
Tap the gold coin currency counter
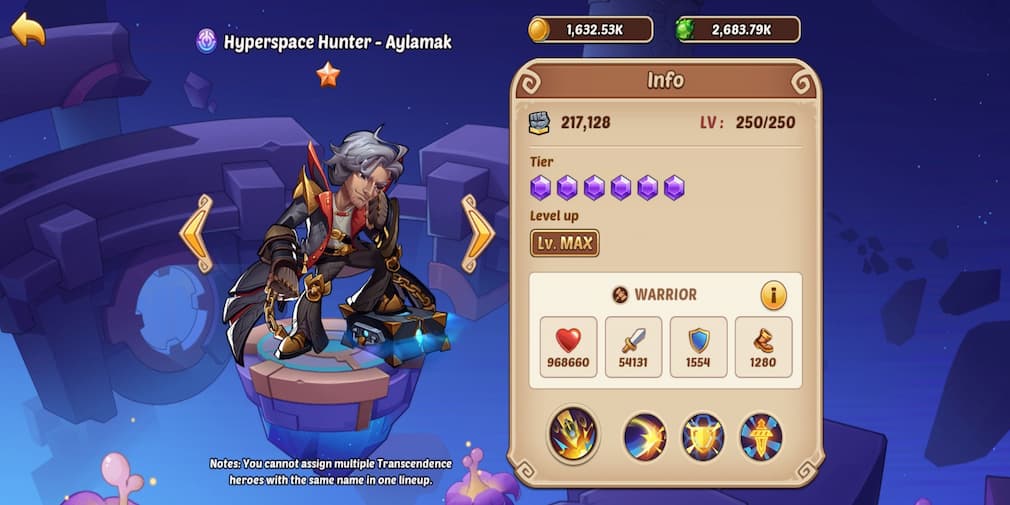tap(590, 30)
